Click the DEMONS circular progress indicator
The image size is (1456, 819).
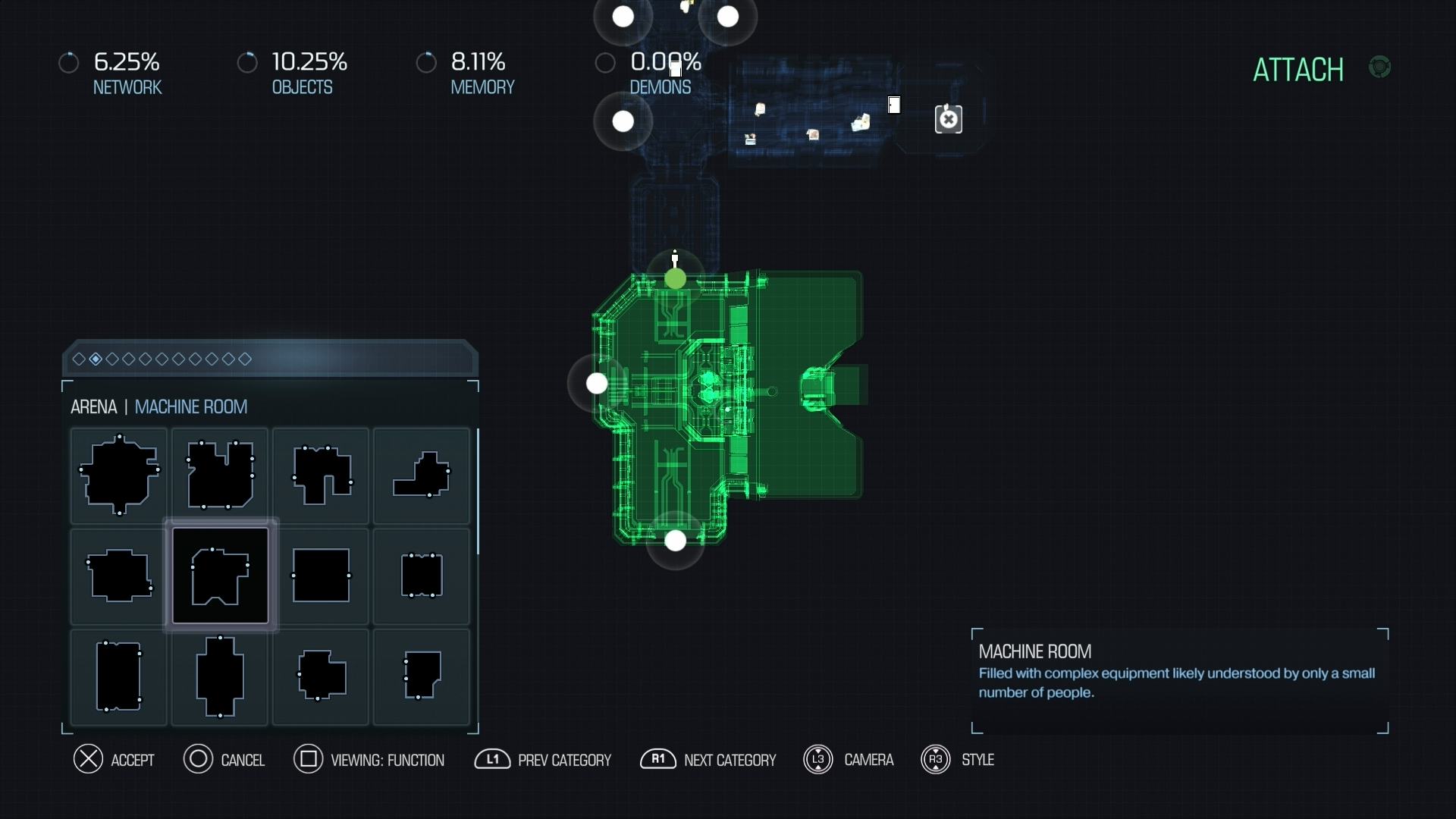605,62
